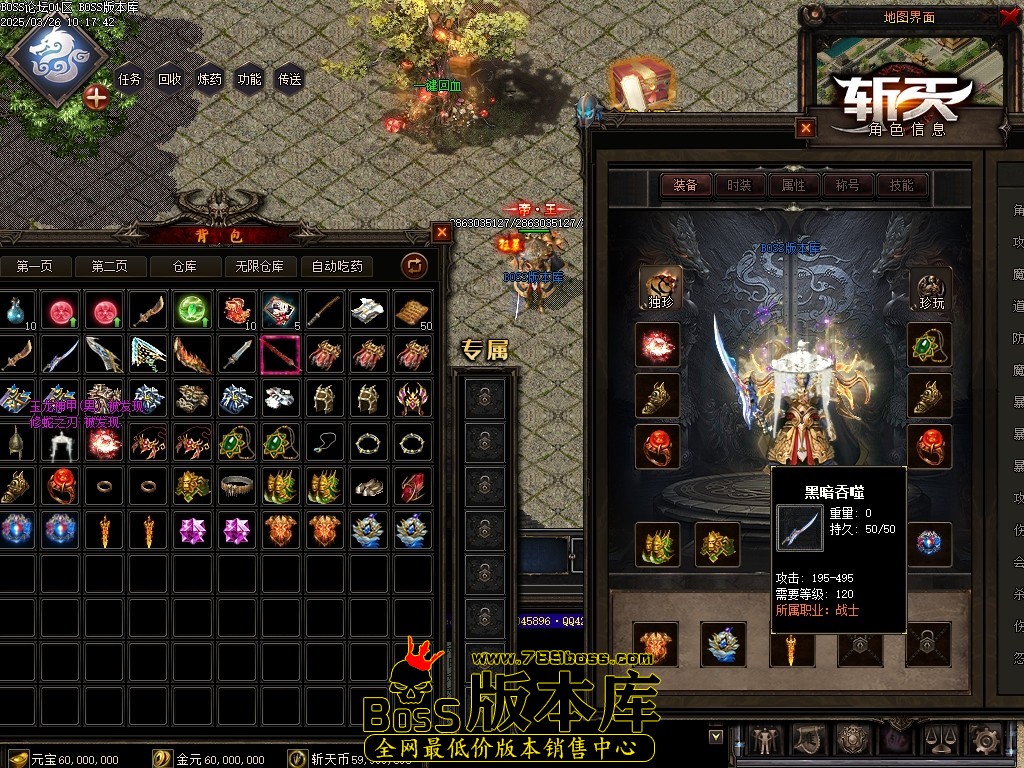Viewport: 1024px width, 768px height.
Task: Click the 回收 recycle button
Action: coord(170,79)
